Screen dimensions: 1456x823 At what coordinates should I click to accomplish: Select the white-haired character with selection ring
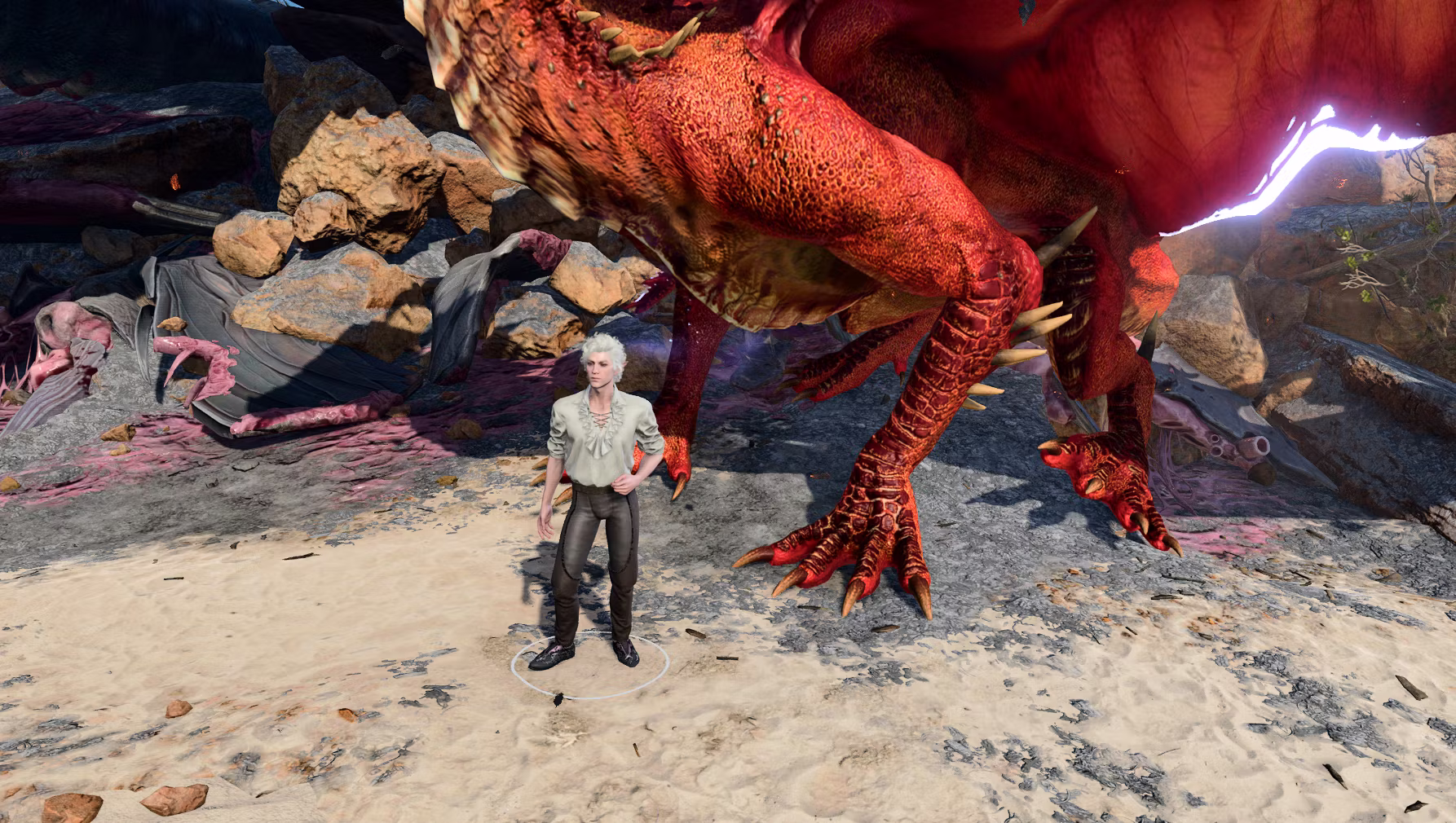click(590, 489)
